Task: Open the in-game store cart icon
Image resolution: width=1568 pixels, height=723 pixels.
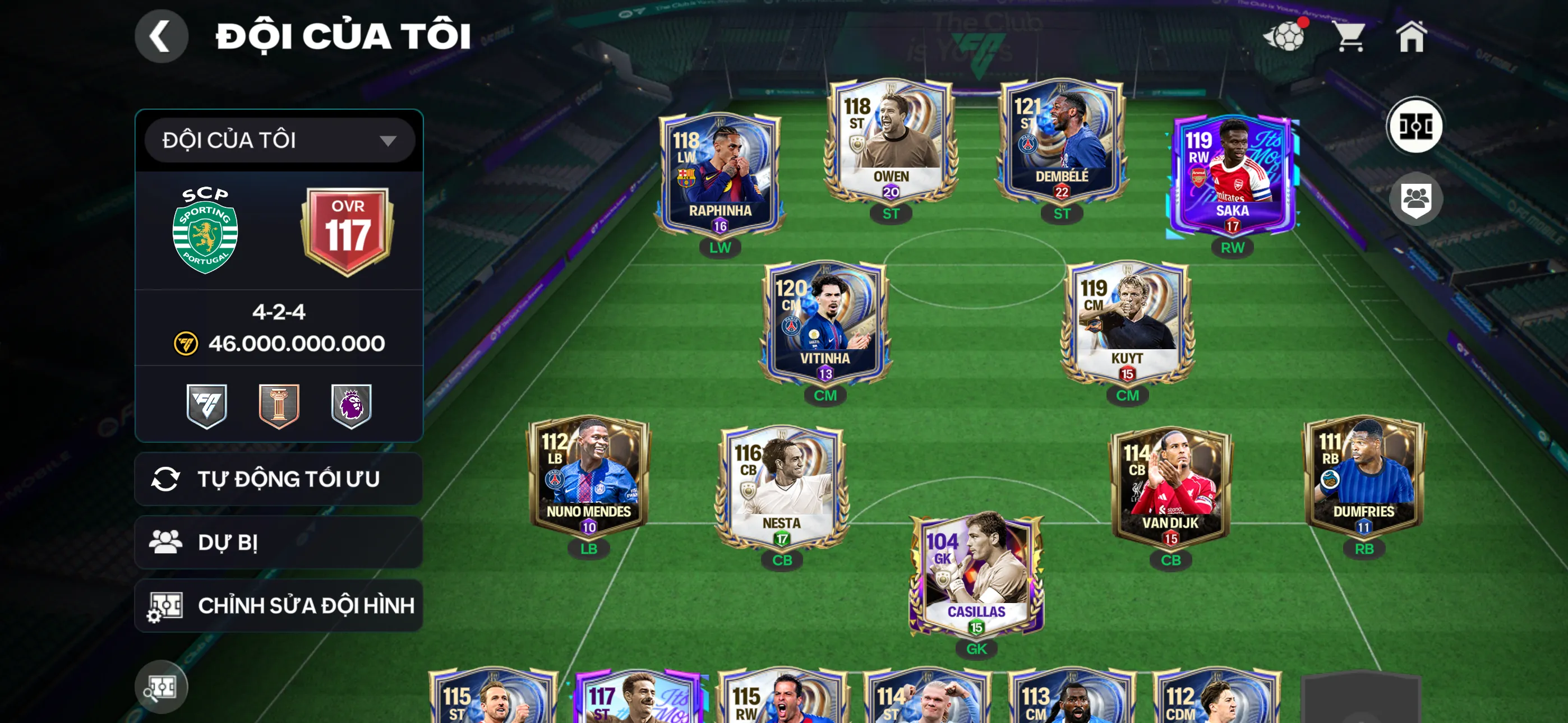Action: (1351, 38)
